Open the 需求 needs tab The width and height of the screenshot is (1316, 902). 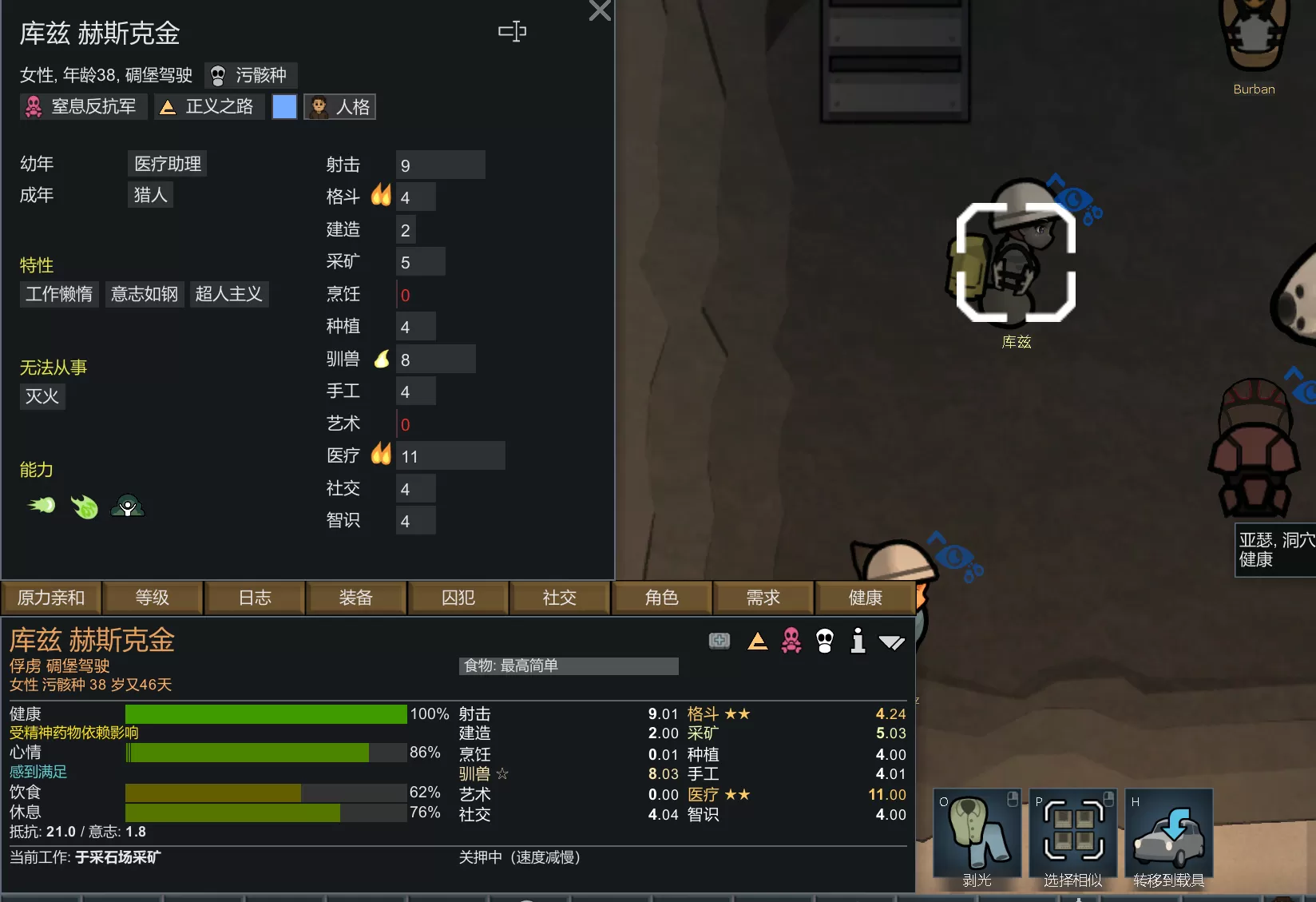(x=763, y=598)
